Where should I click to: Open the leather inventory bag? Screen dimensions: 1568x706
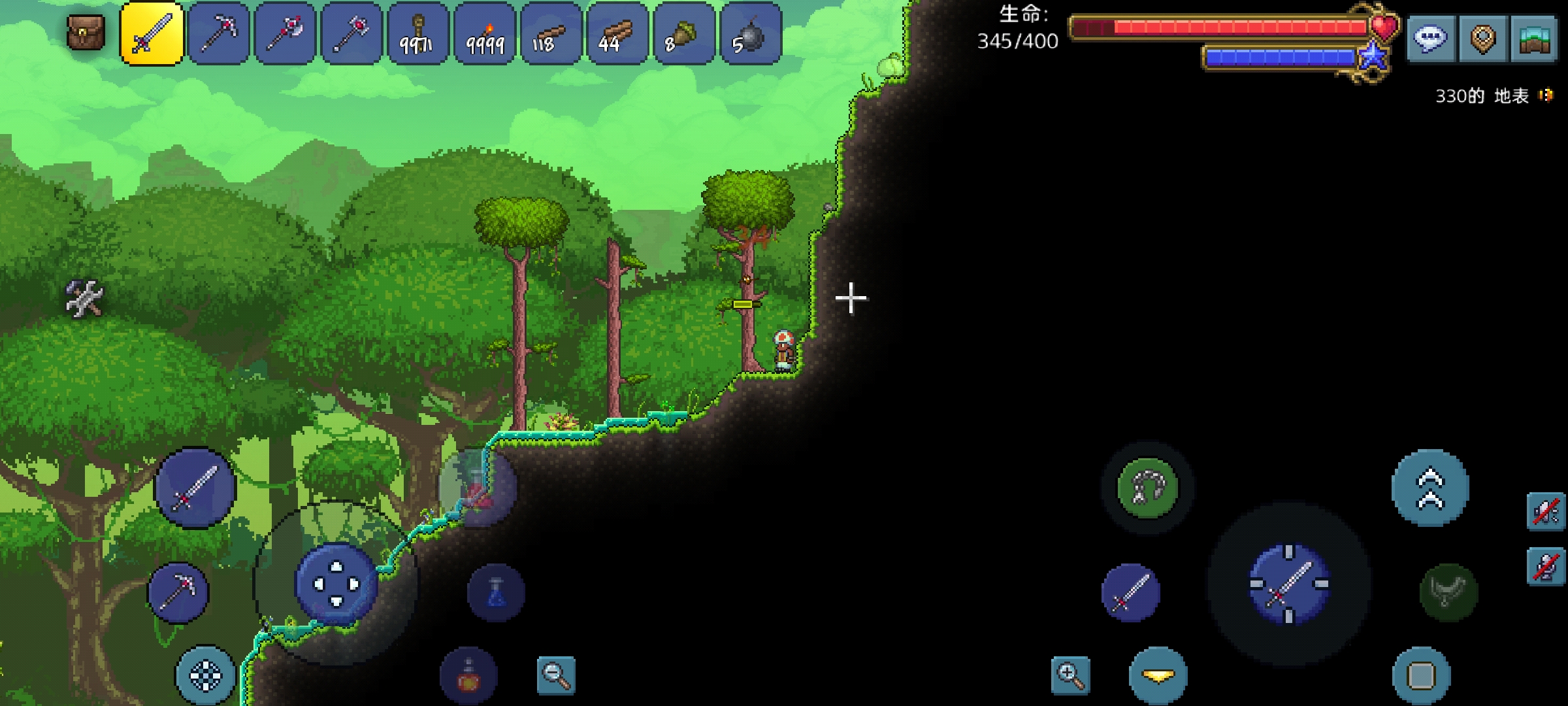pos(86,33)
